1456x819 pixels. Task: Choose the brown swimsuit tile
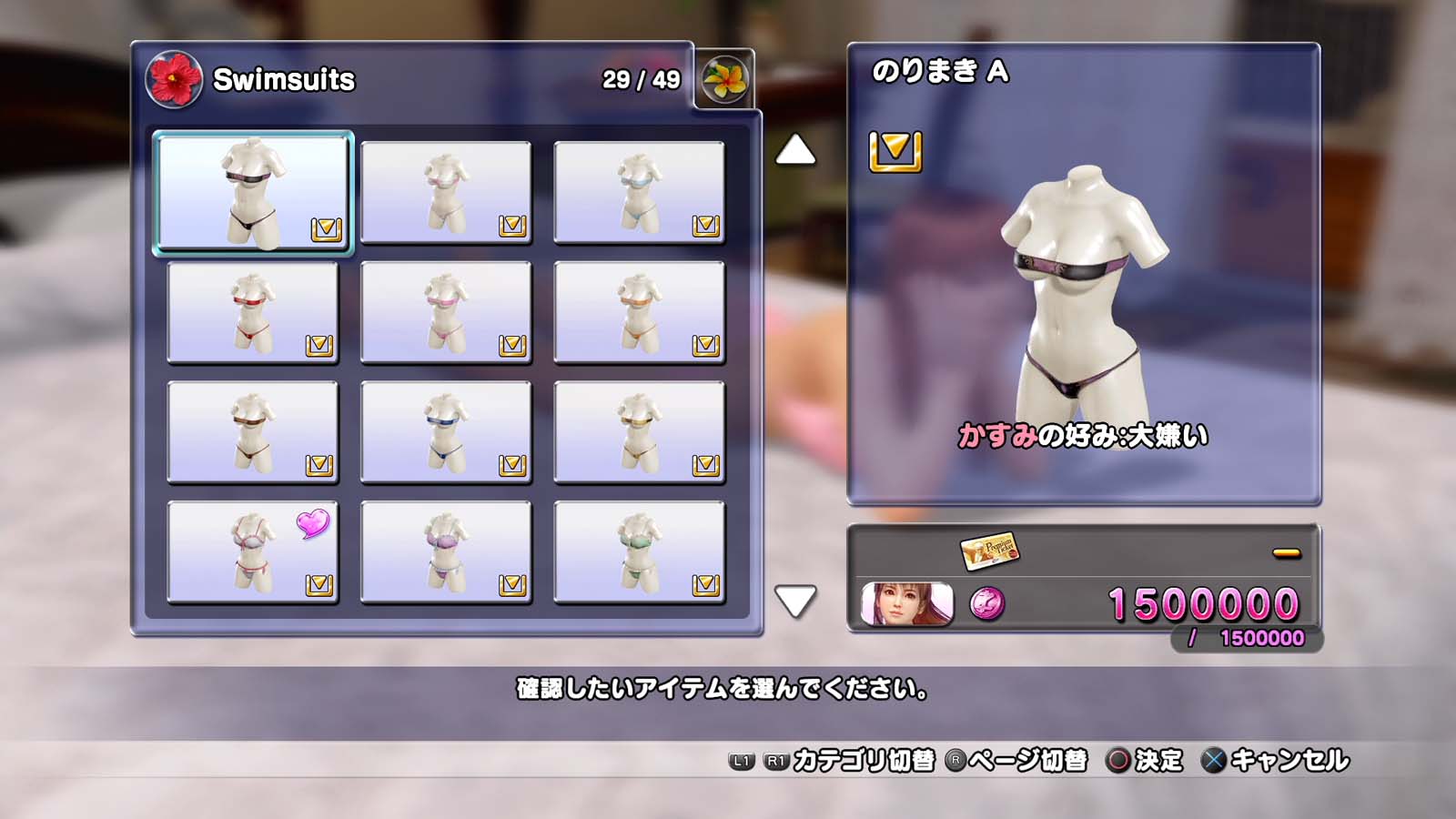pos(253,432)
